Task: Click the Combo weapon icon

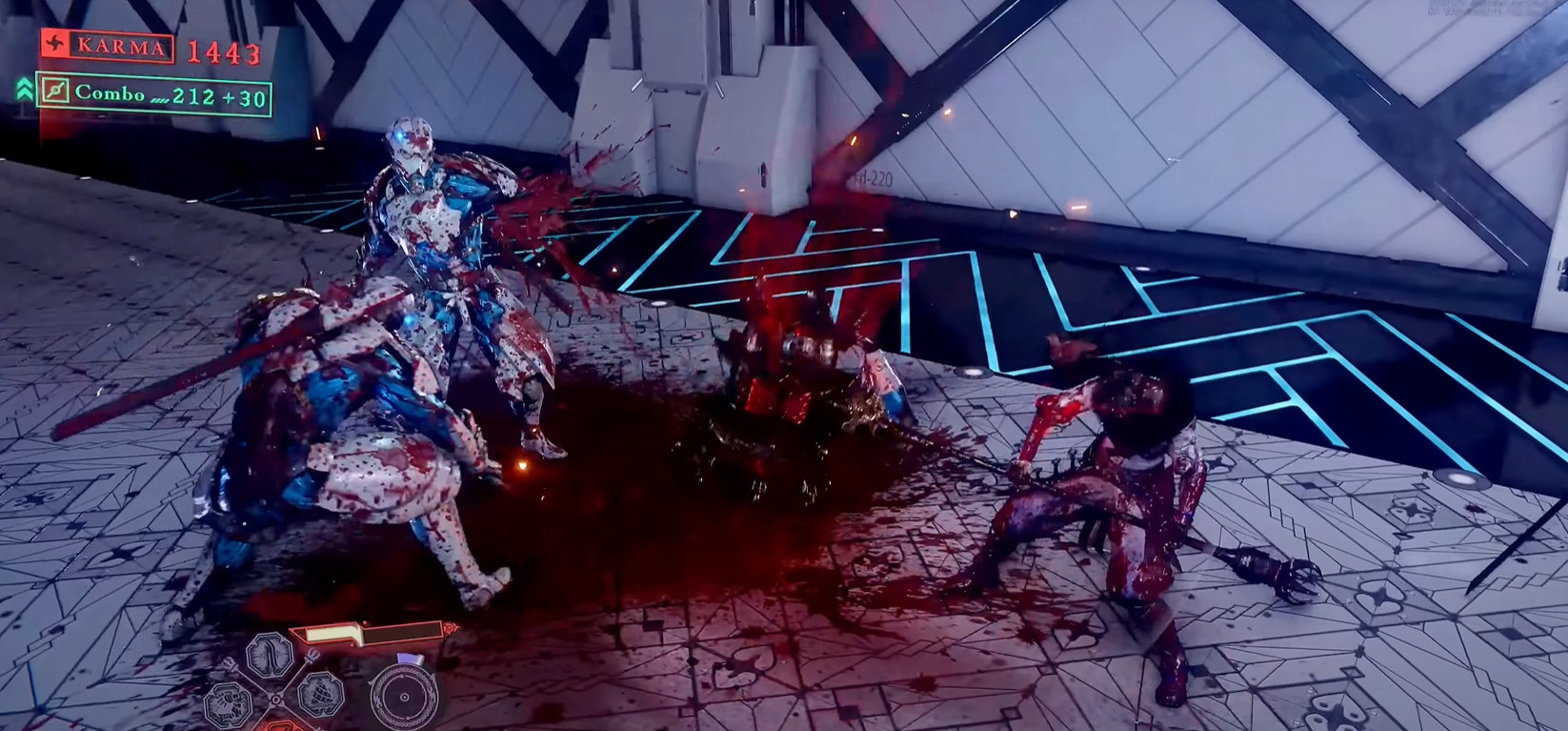Action: tap(55, 91)
